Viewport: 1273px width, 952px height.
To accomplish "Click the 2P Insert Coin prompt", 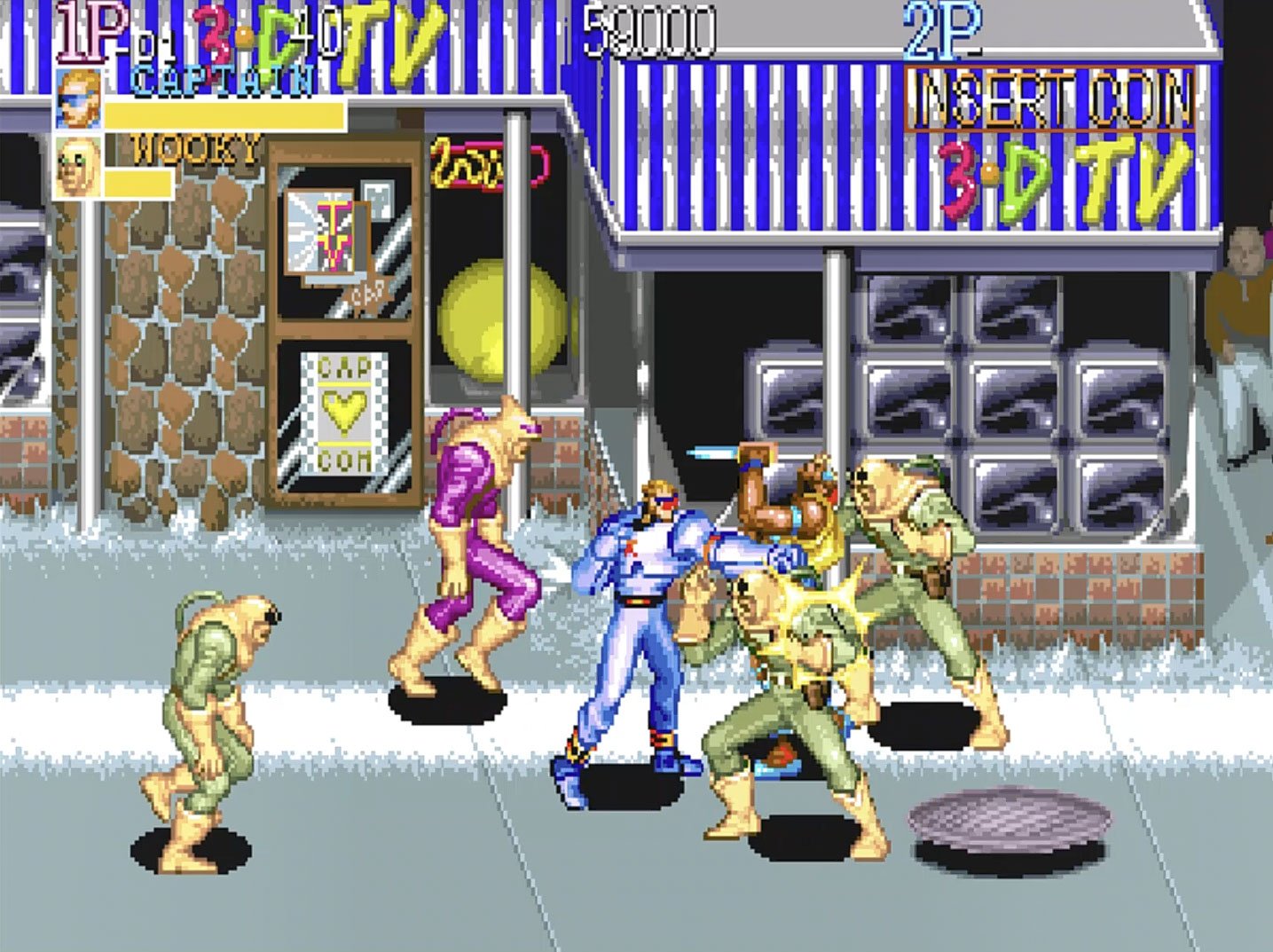I will [x=1051, y=100].
